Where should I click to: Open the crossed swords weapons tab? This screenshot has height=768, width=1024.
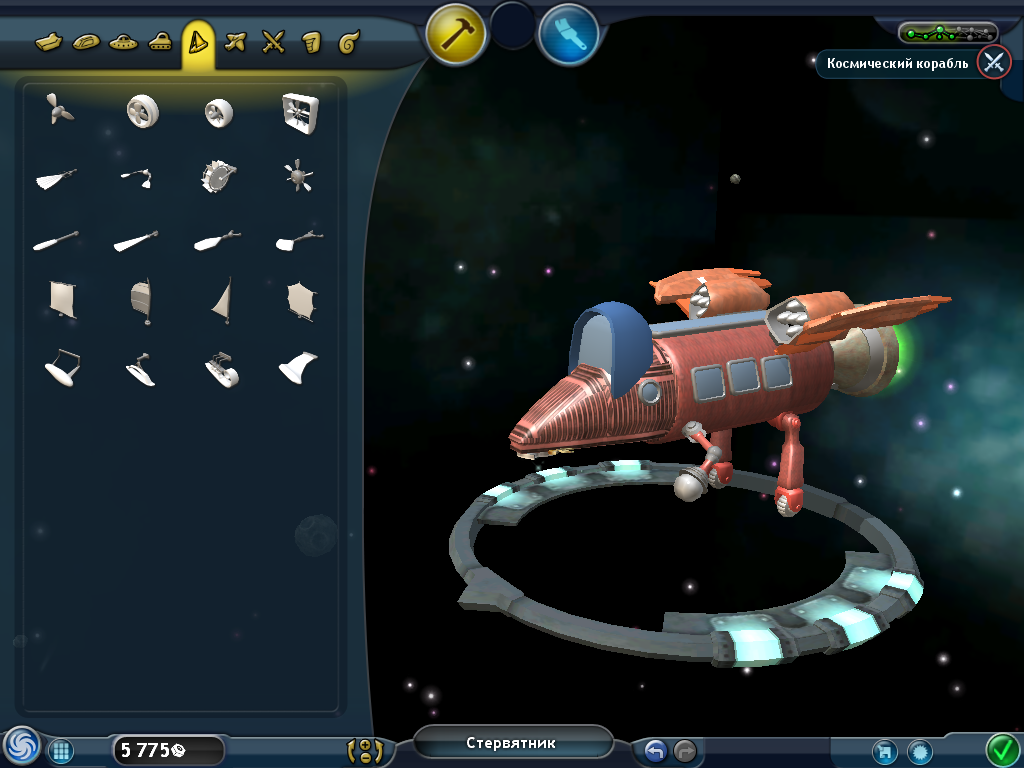click(273, 42)
